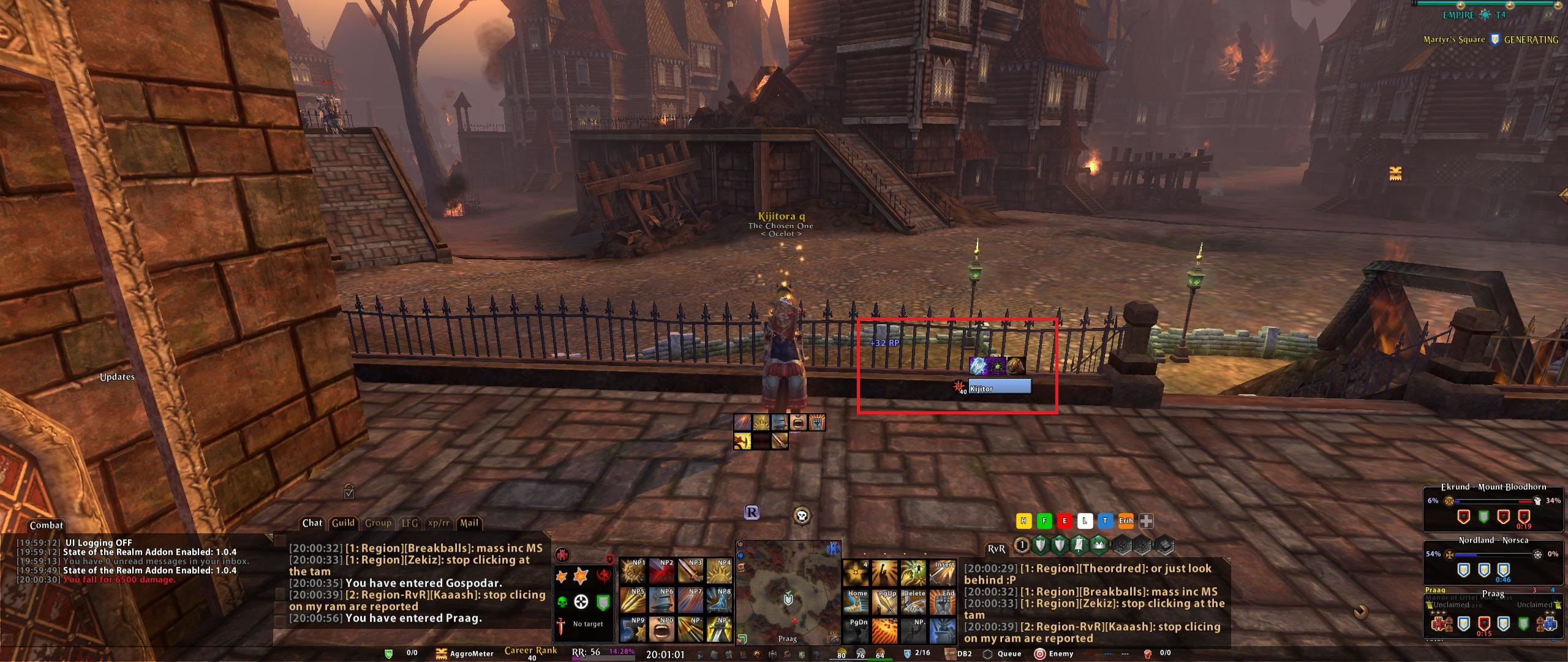1568x662 pixels.
Task: Activate the Insert-bound sword ability
Action: [x=942, y=572]
